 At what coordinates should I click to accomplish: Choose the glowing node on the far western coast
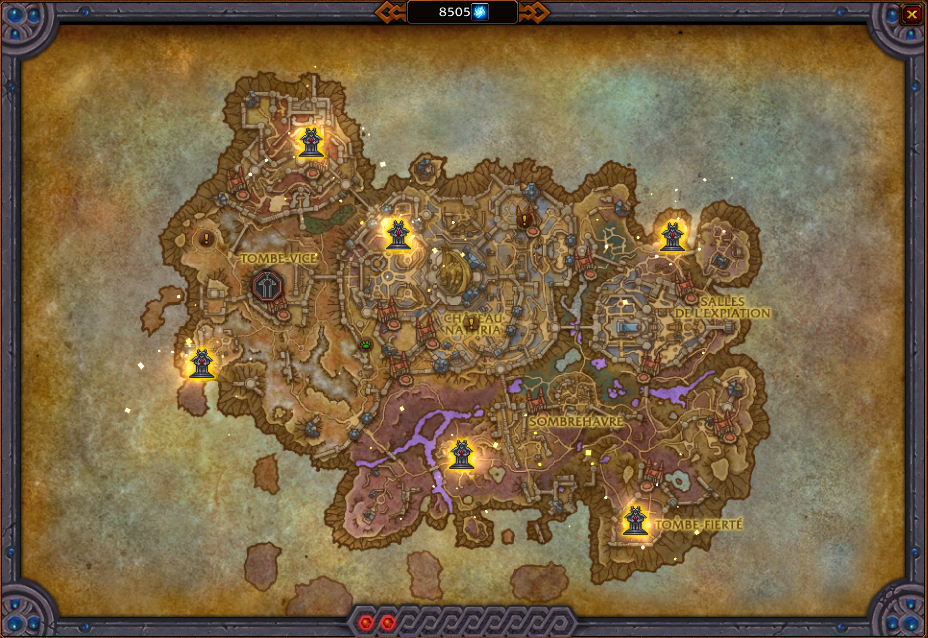(202, 364)
